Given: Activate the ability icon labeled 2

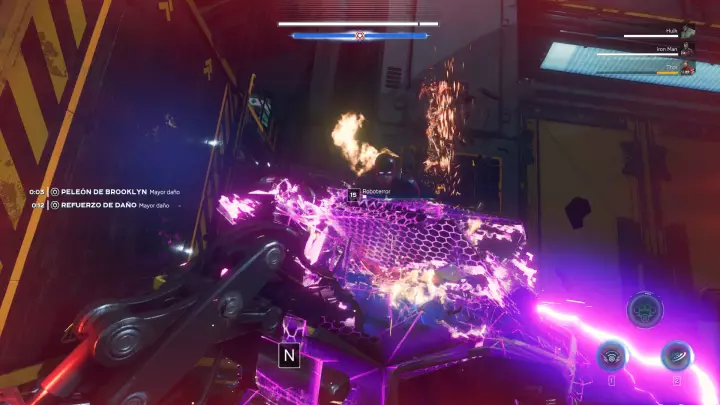Looking at the screenshot, I should point(677,355).
